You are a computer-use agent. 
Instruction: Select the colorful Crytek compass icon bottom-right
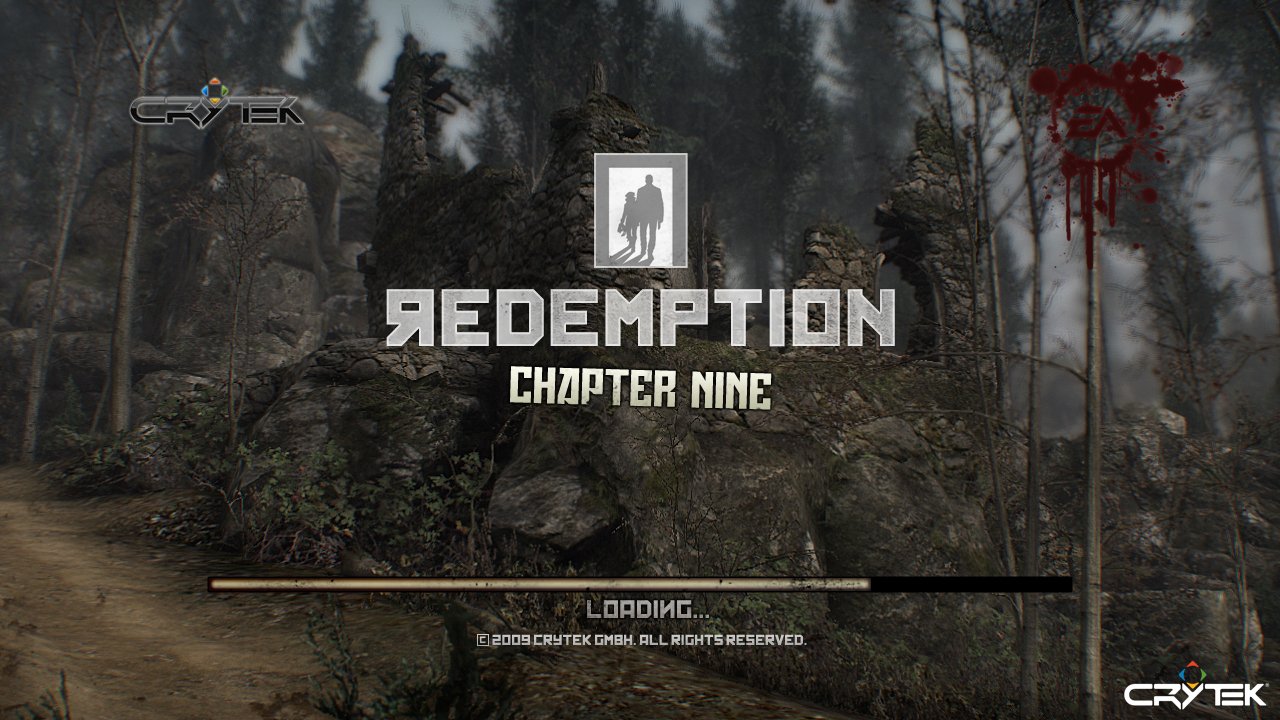pos(1192,675)
